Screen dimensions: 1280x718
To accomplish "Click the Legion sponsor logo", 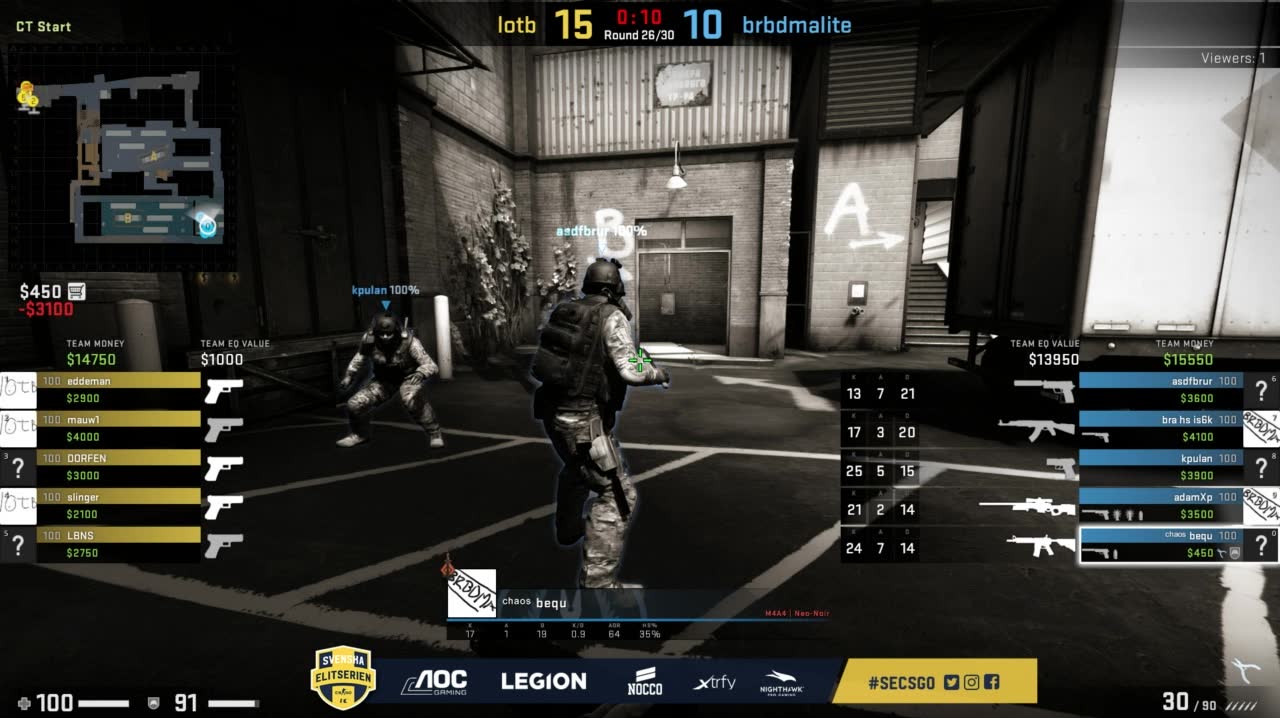I will tap(543, 682).
